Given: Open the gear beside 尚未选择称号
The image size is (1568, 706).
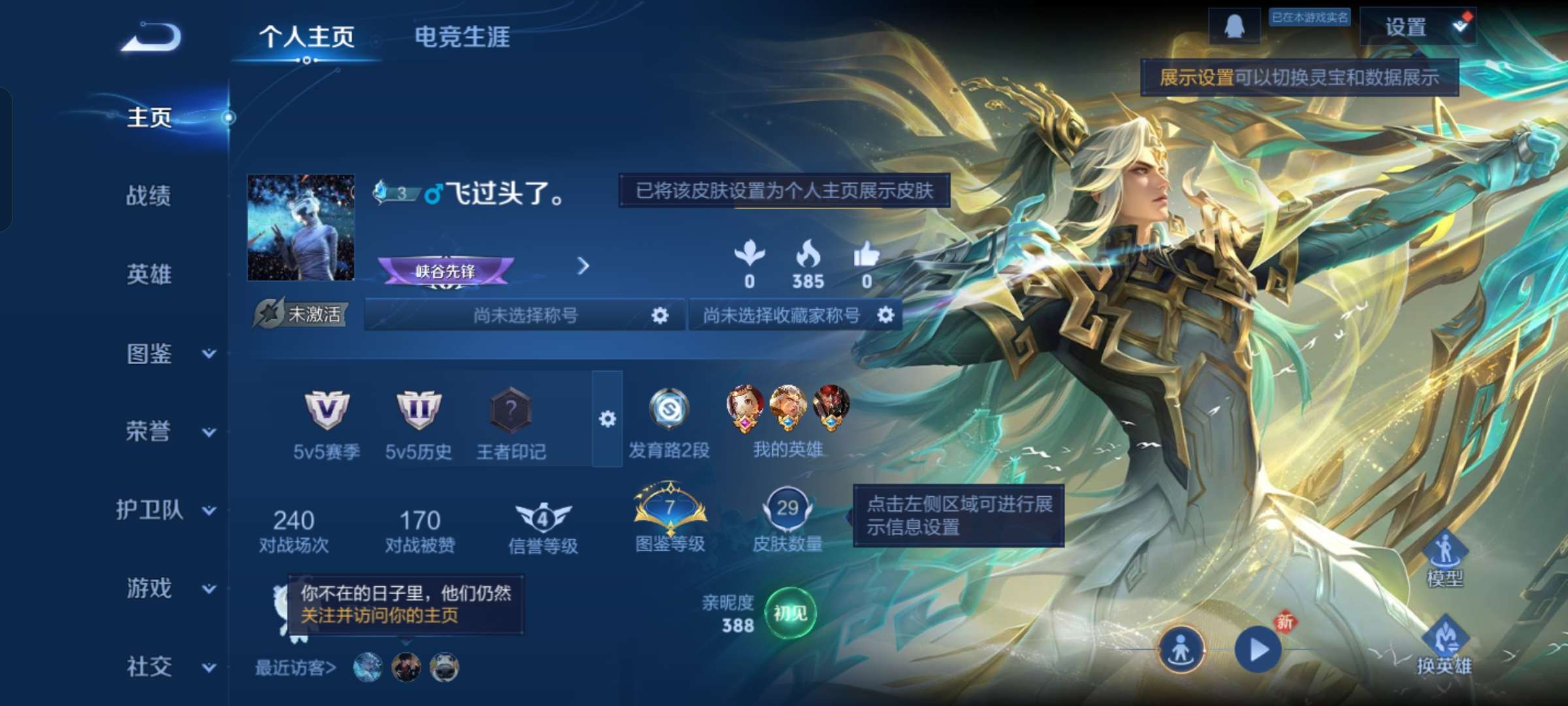Looking at the screenshot, I should point(659,314).
